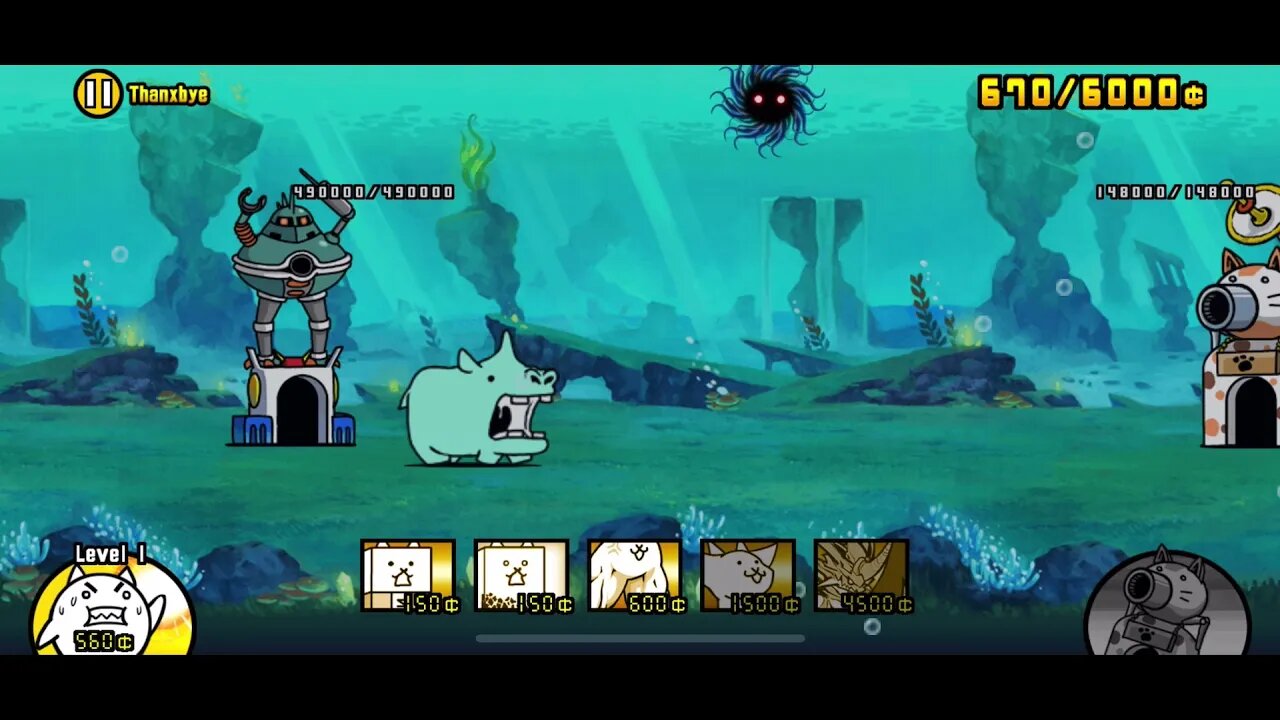Click the Thanxbye stage name label
The image size is (1280, 720).
167,94
